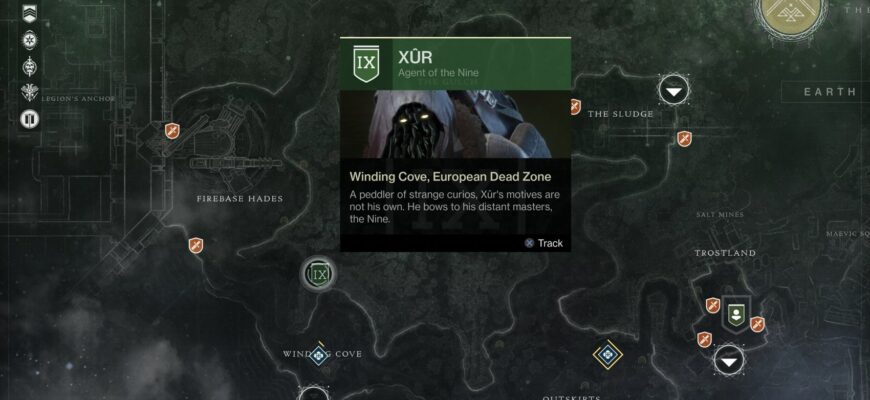Click the white twin-bar circle sidebar icon
Viewport: 870px width, 400px height.
coord(28,119)
